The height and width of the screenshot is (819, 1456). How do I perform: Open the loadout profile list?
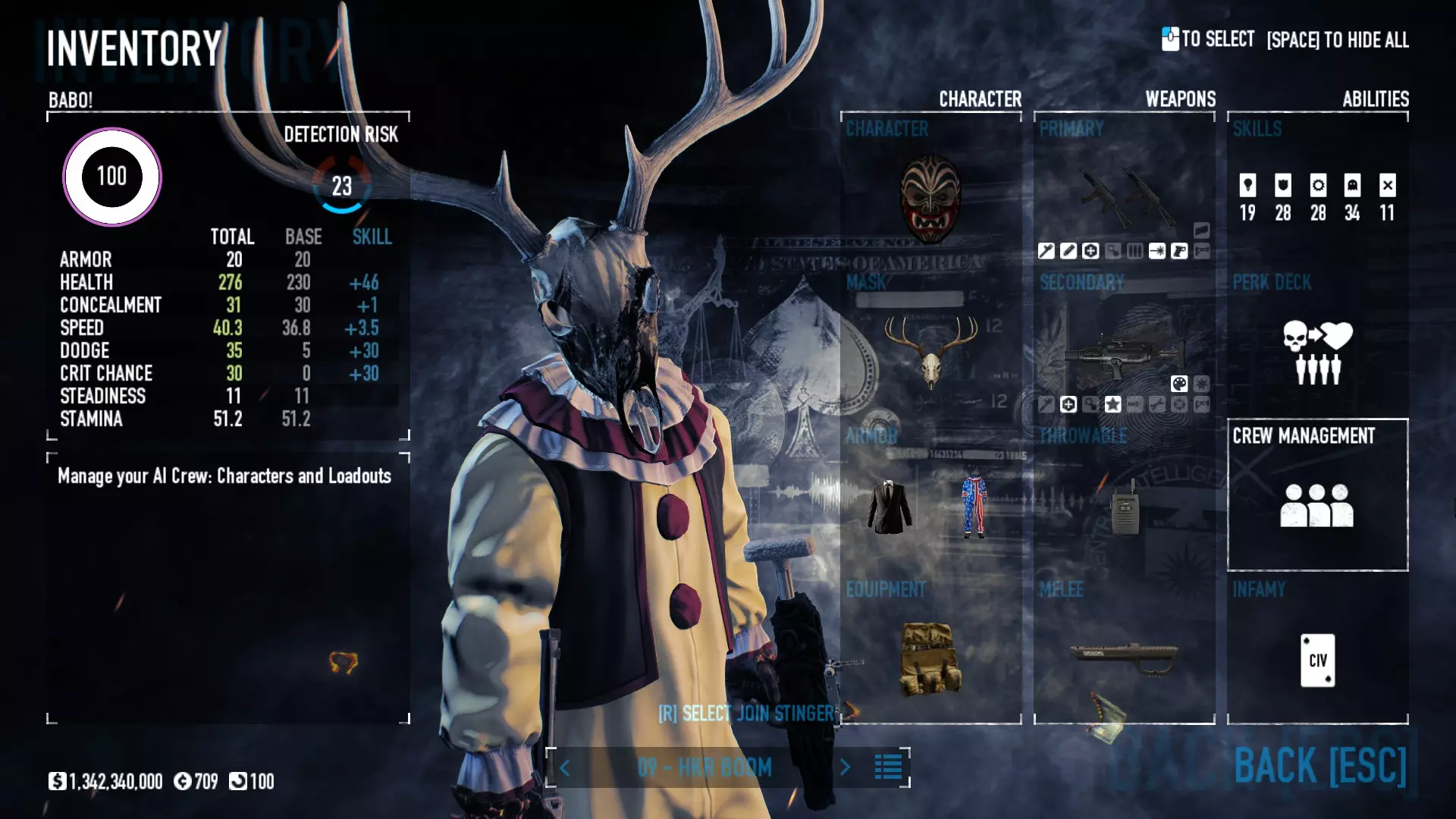coord(888,767)
